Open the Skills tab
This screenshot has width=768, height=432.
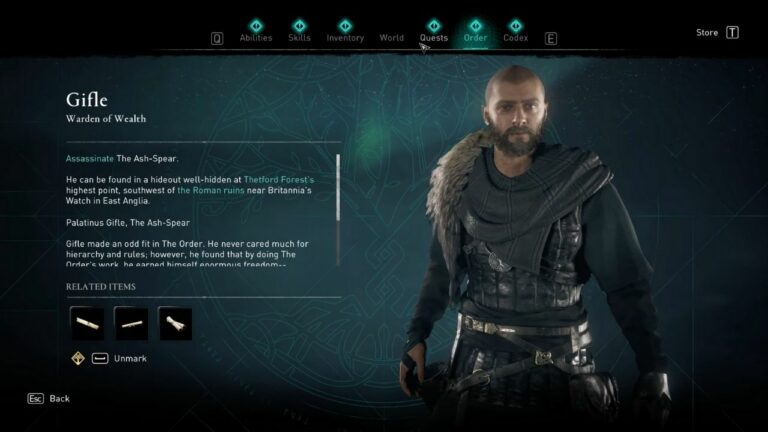pos(299,38)
